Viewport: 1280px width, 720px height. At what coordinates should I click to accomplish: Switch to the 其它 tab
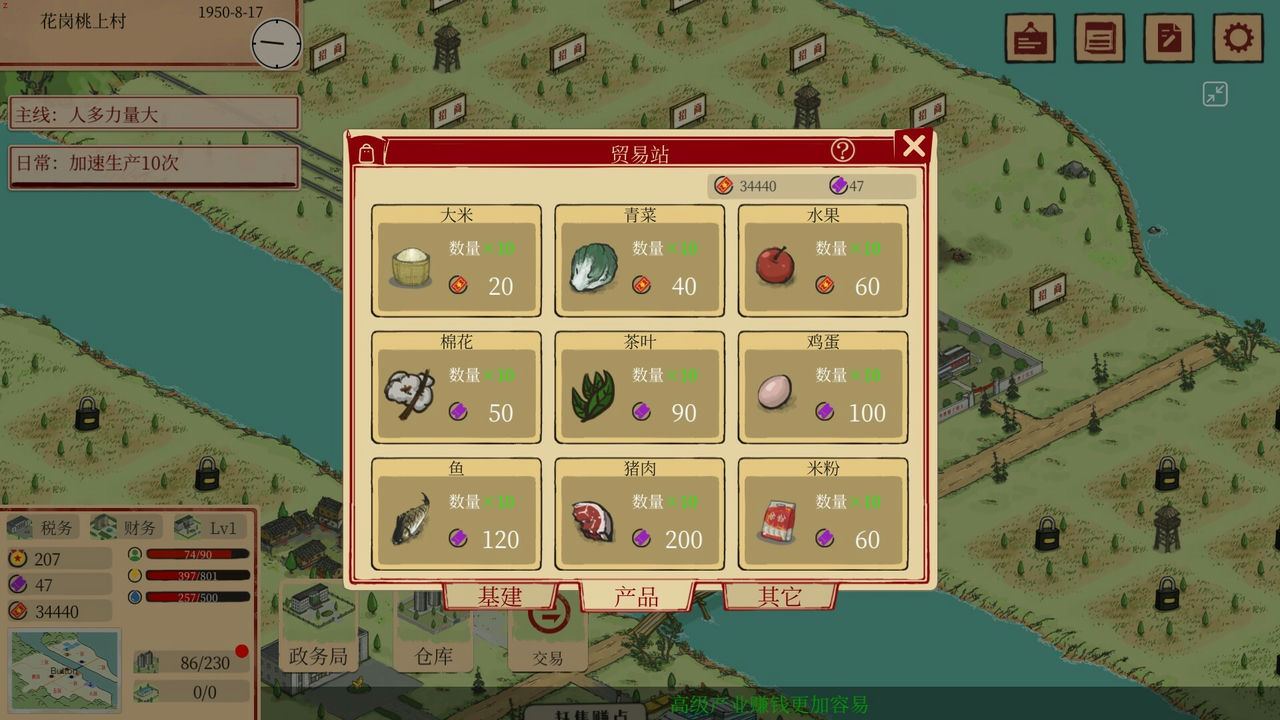pos(779,597)
